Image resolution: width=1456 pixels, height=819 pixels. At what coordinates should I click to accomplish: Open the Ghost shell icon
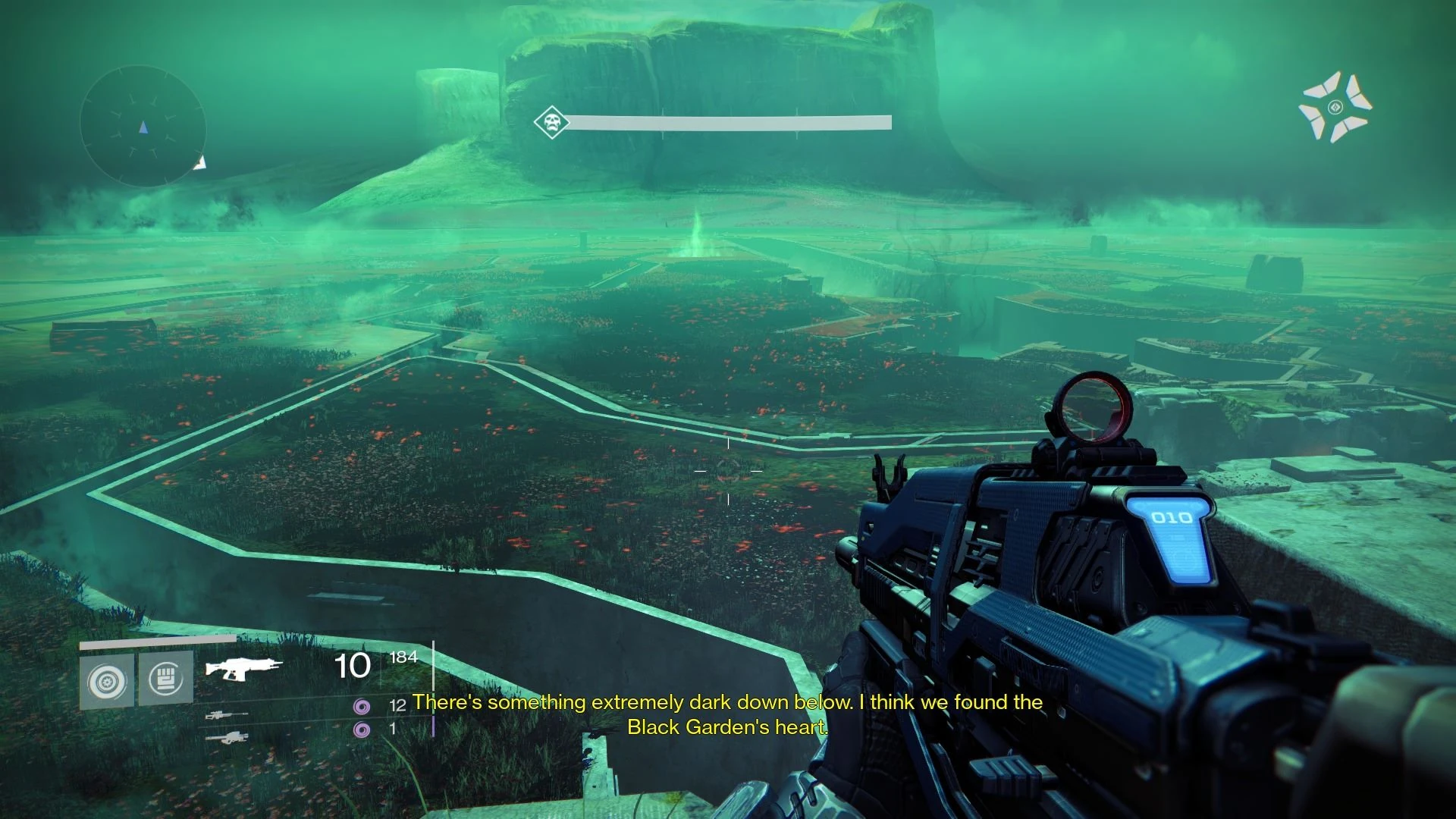pos(1335,108)
